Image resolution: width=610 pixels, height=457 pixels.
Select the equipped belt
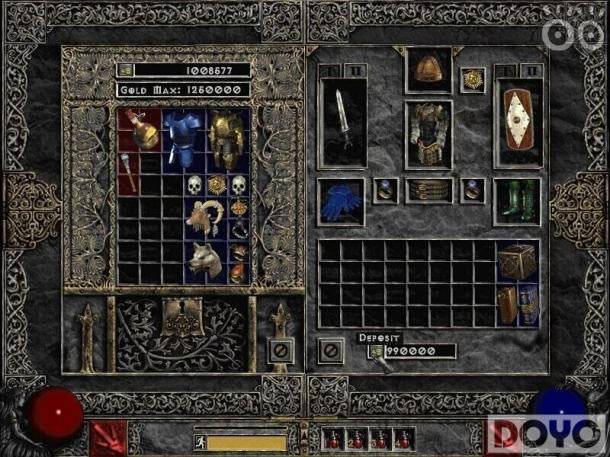tap(429, 190)
